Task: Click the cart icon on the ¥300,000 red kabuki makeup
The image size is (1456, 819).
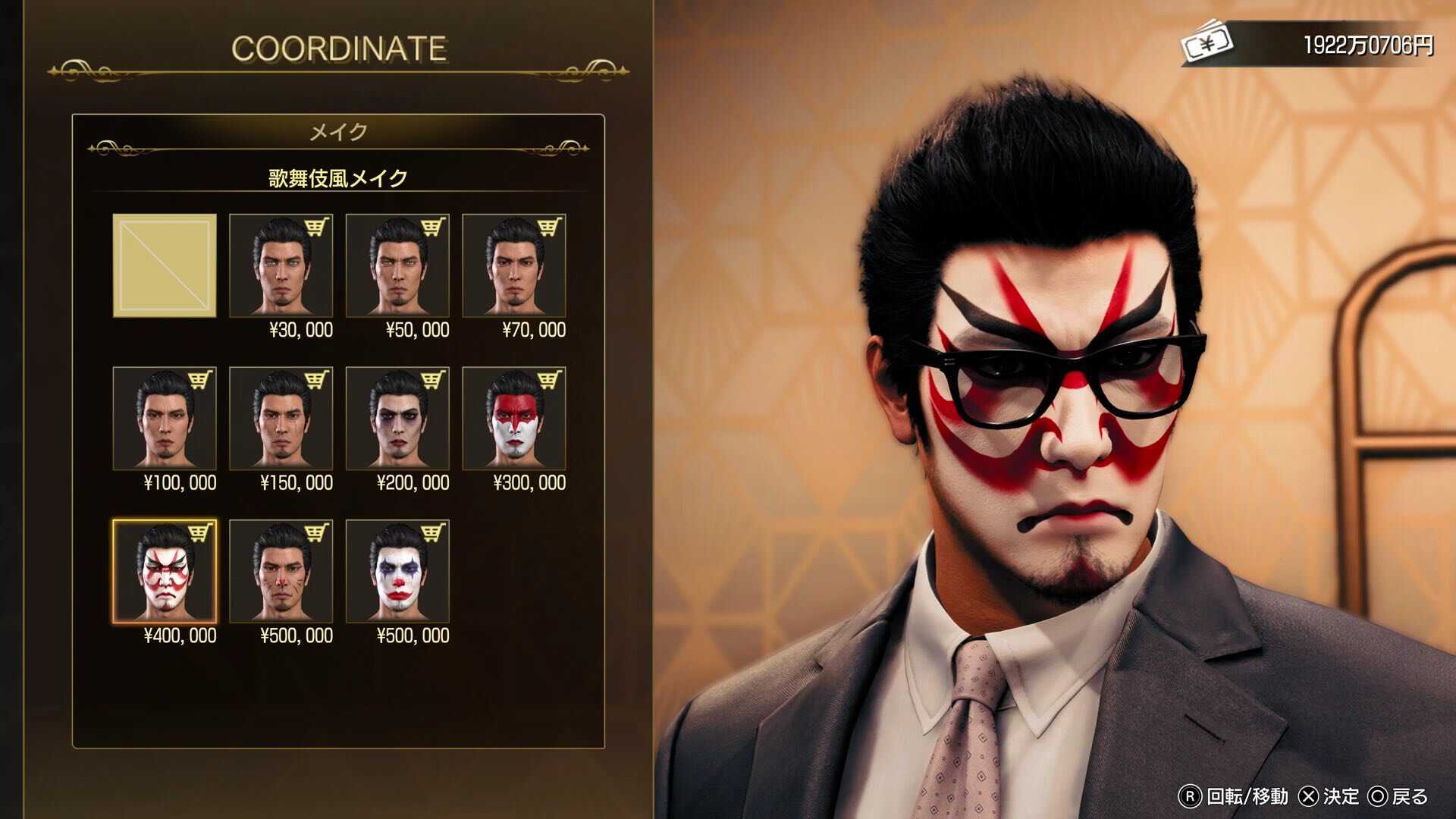Action: [x=551, y=378]
